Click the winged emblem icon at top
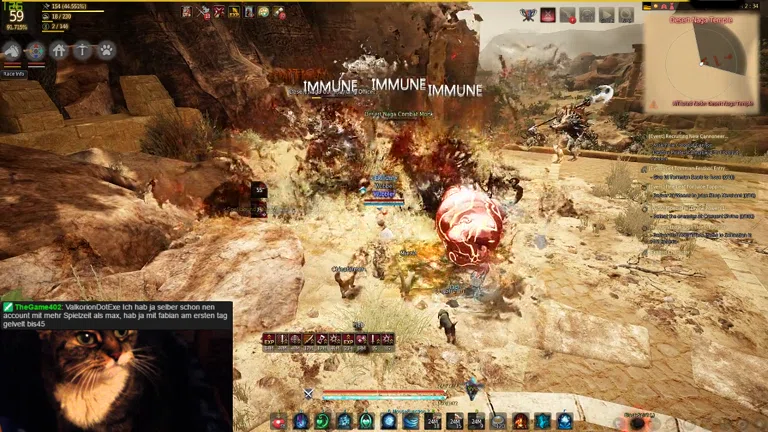The image size is (768, 432). pyautogui.click(x=527, y=14)
